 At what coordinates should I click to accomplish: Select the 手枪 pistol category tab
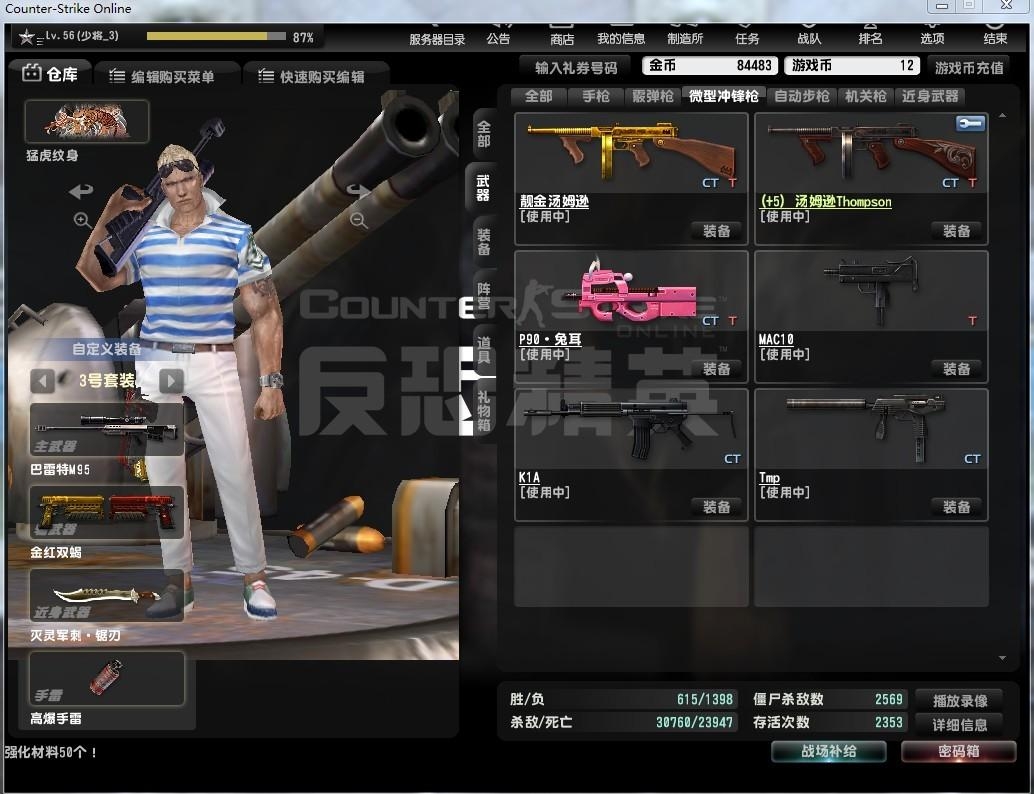[595, 96]
